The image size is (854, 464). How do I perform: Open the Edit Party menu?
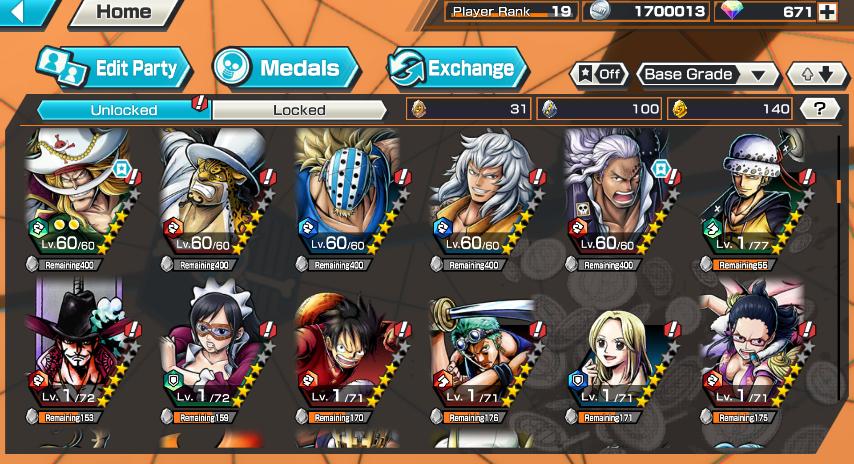[115, 68]
